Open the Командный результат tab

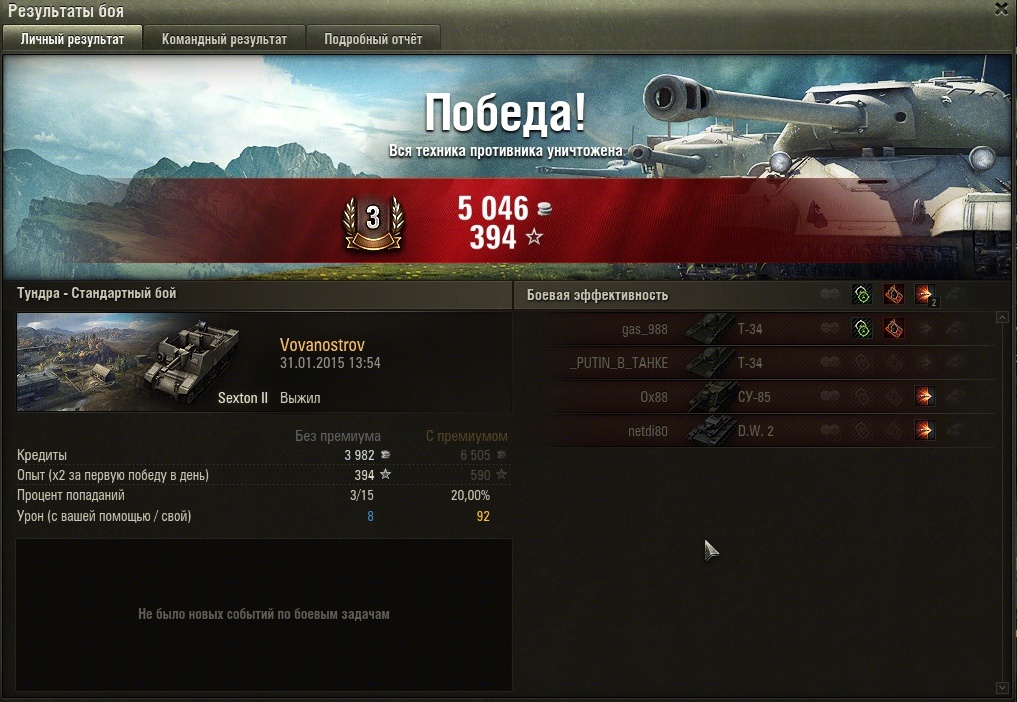(224, 39)
